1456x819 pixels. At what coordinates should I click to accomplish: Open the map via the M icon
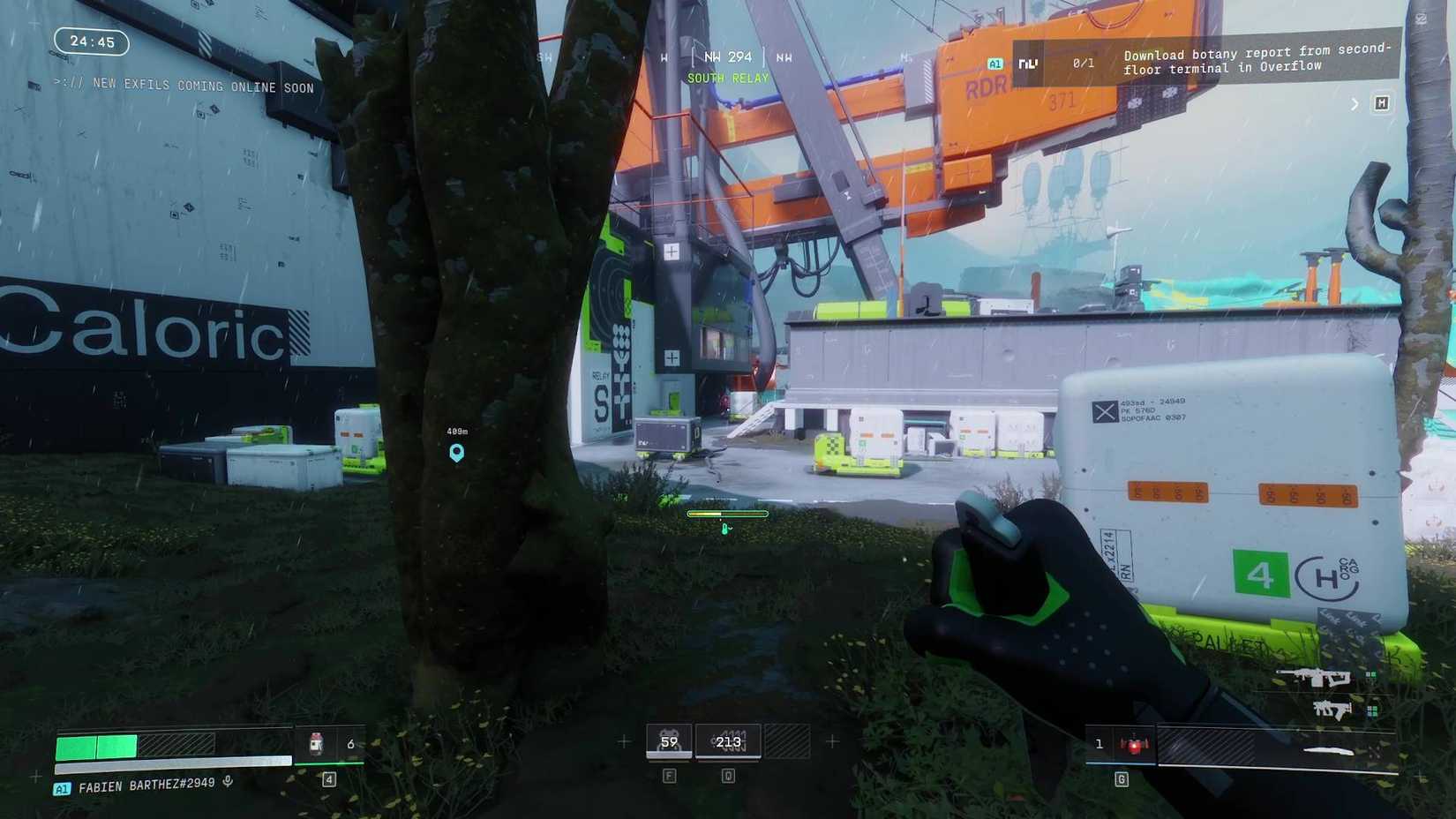[x=1381, y=103]
